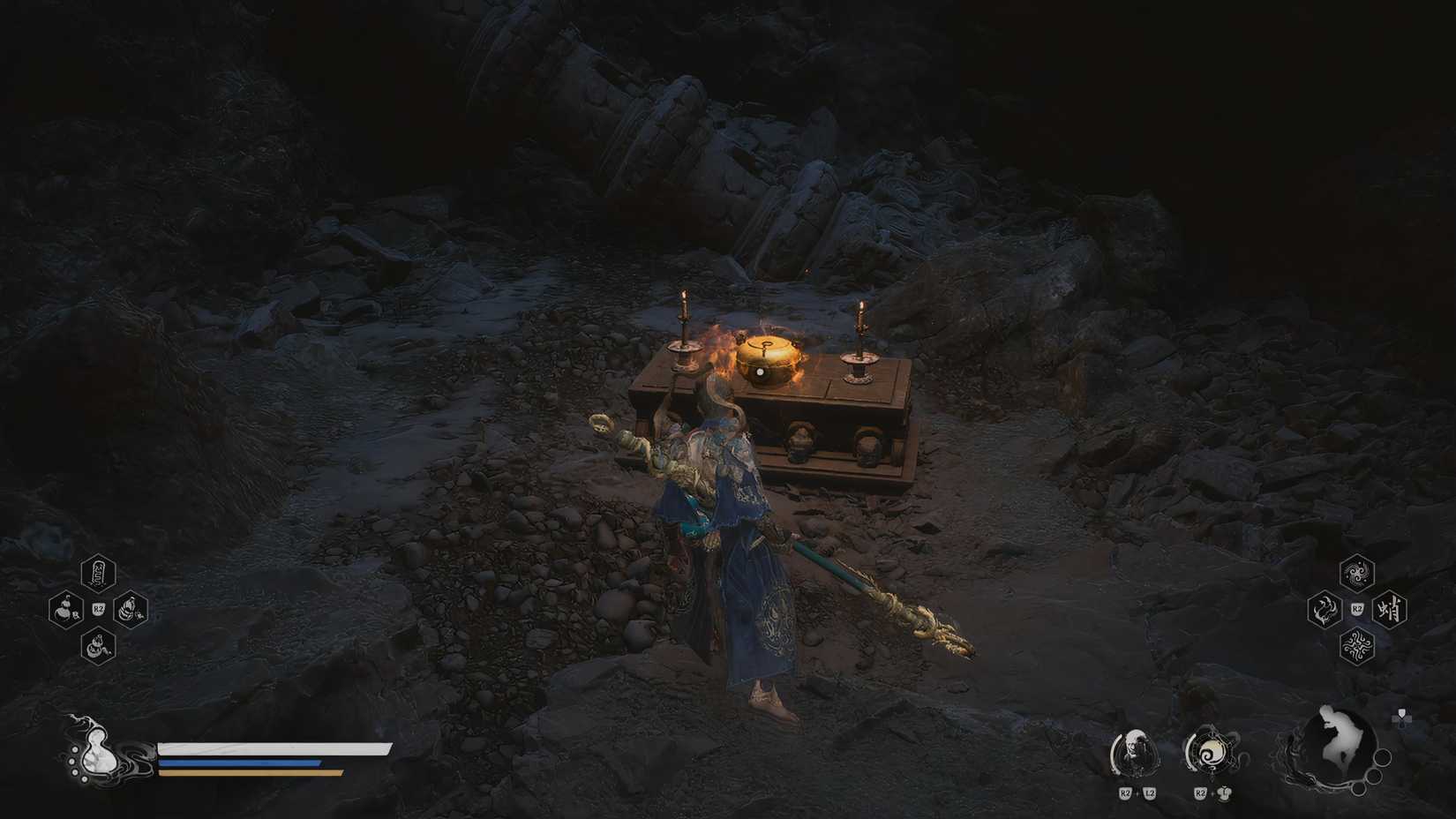Click the R2 prompt in the spell wheel center
1456x819 pixels.
1356,608
